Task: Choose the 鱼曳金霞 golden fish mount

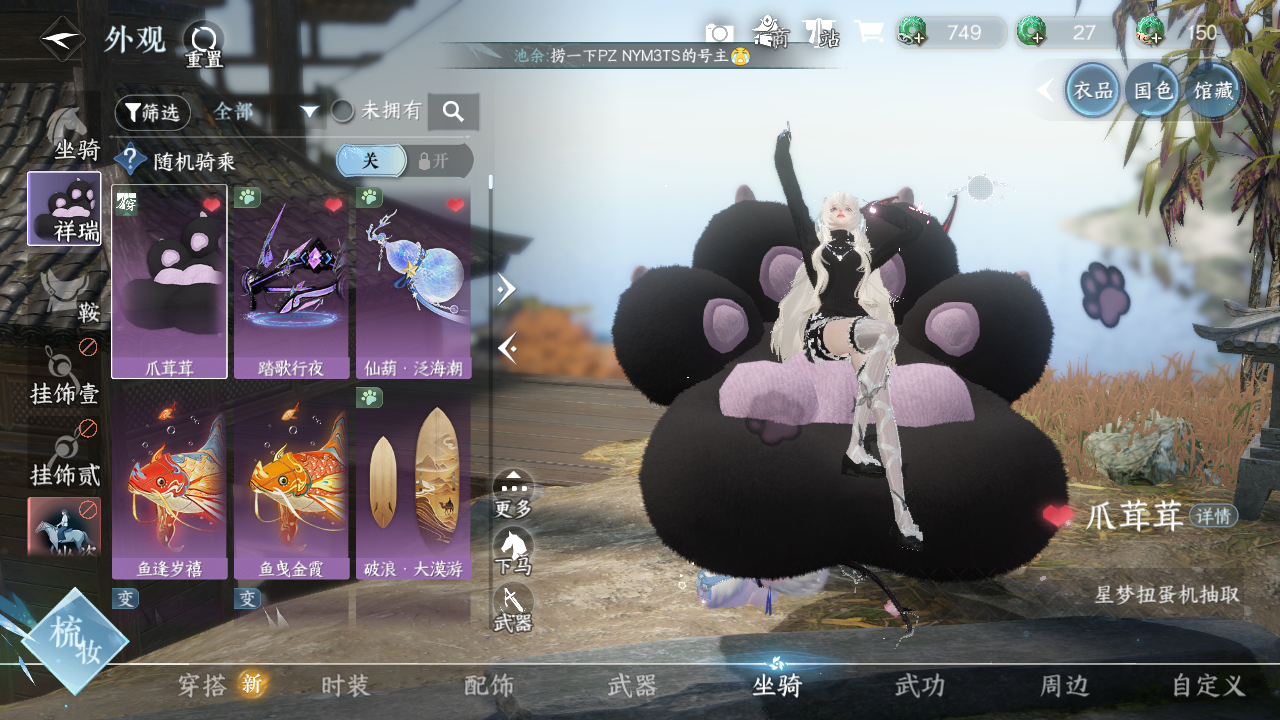Action: (x=291, y=484)
